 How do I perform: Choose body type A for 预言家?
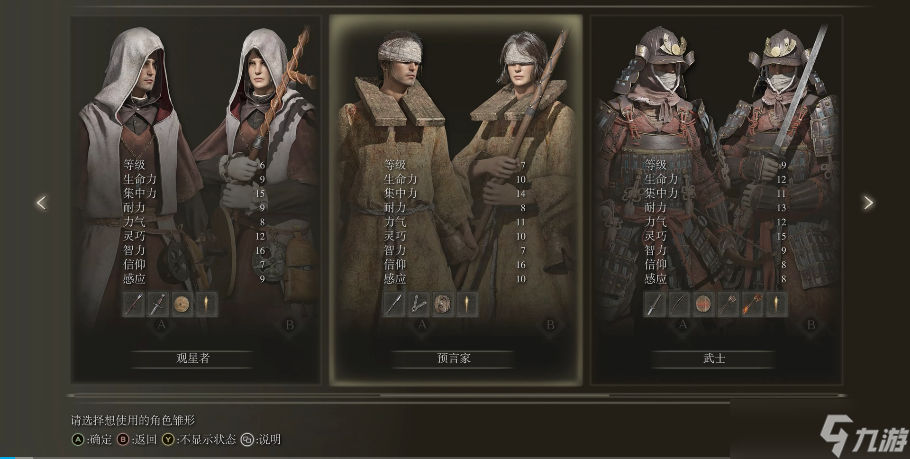422,324
